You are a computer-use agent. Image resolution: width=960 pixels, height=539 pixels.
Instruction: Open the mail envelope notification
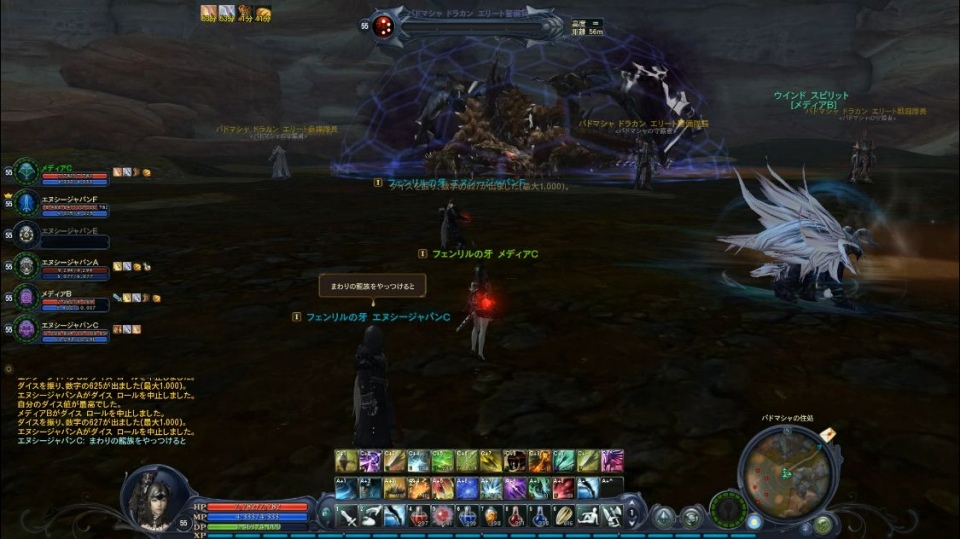tap(828, 434)
